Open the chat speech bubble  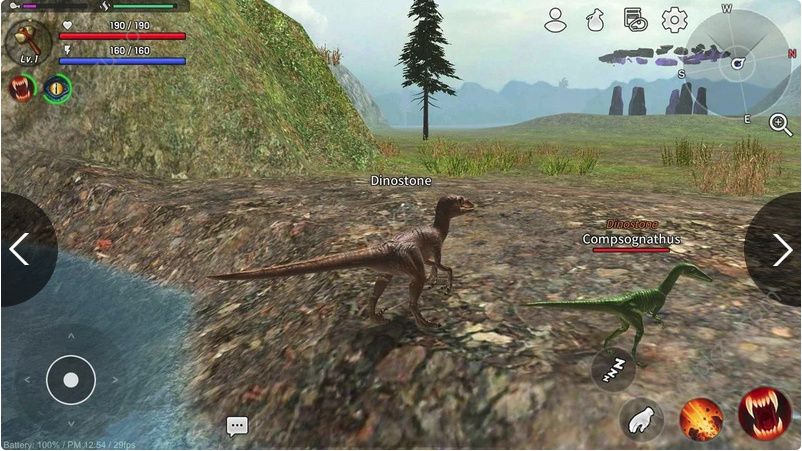click(x=237, y=426)
